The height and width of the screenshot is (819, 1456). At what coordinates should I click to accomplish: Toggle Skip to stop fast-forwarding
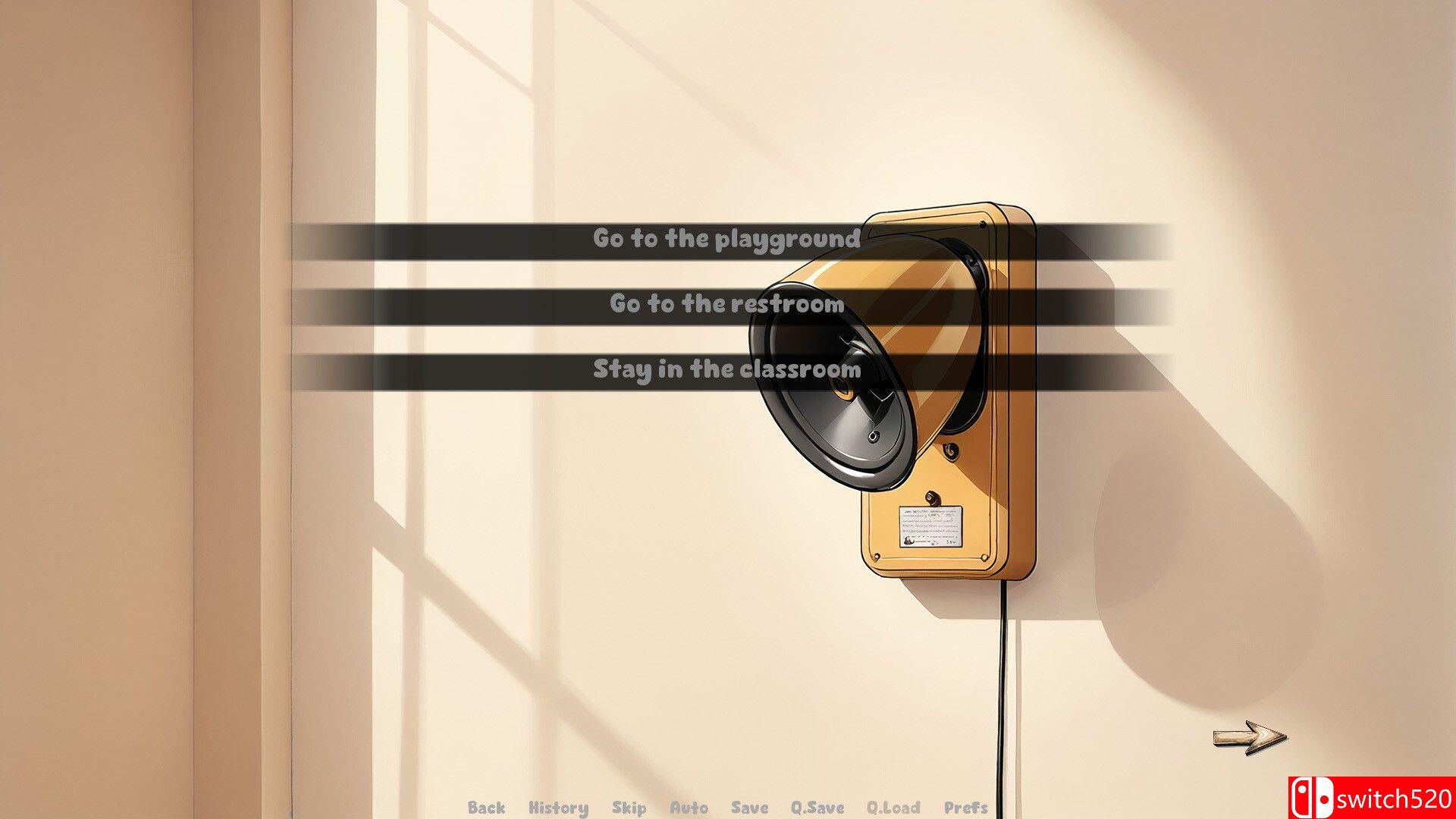[627, 808]
